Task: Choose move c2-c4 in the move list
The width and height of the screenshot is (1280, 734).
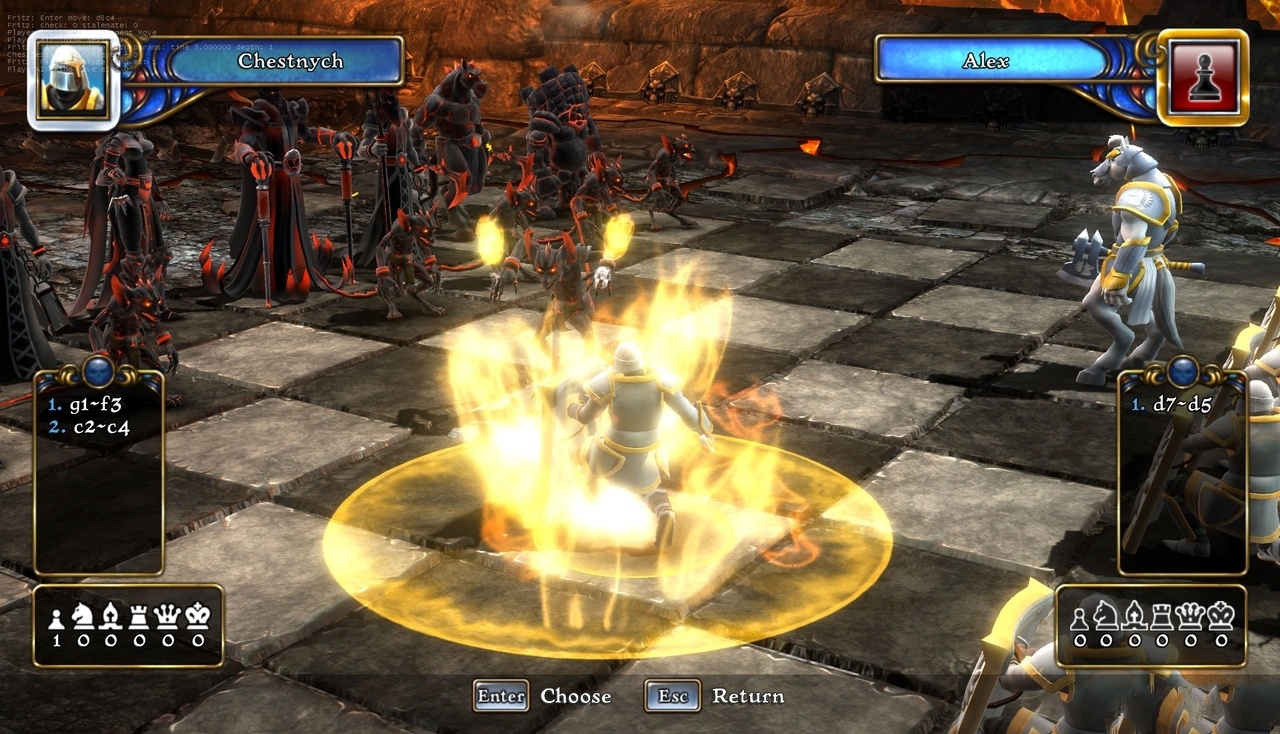Action: click(x=89, y=427)
